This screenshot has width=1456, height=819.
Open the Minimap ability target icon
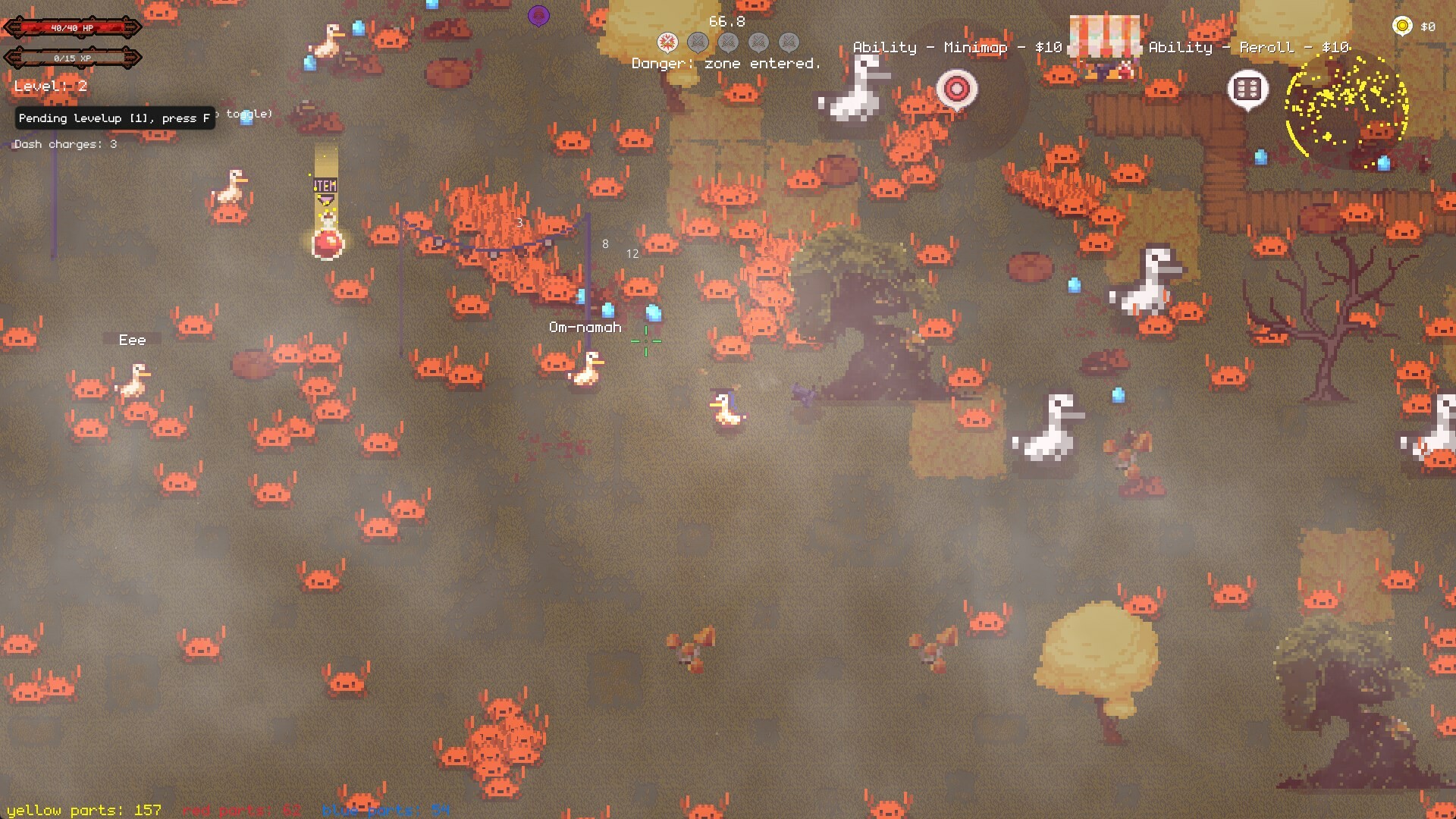(x=956, y=89)
